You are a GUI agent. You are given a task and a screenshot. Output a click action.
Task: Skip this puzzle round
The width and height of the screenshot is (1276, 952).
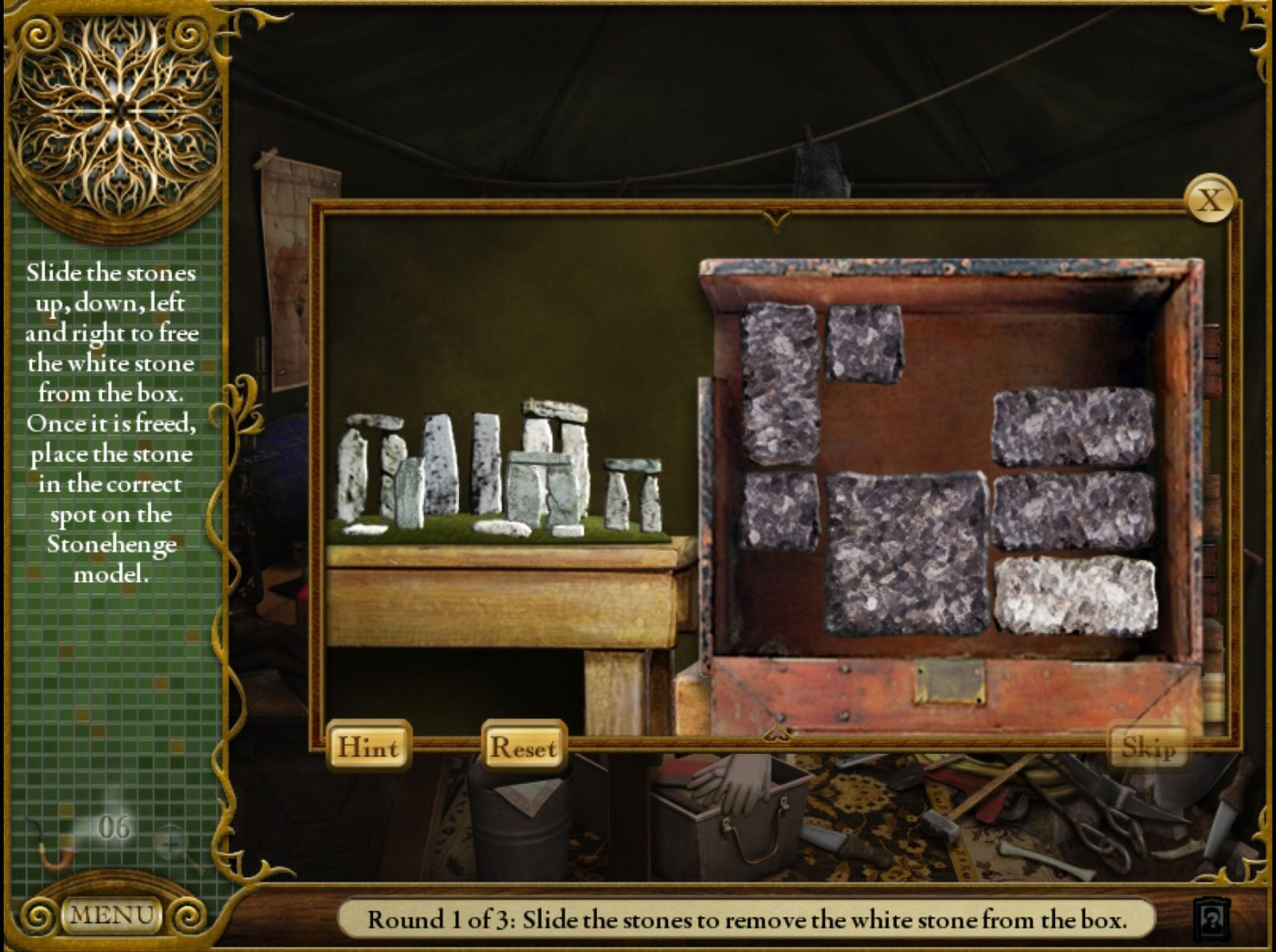pyautogui.click(x=1148, y=748)
